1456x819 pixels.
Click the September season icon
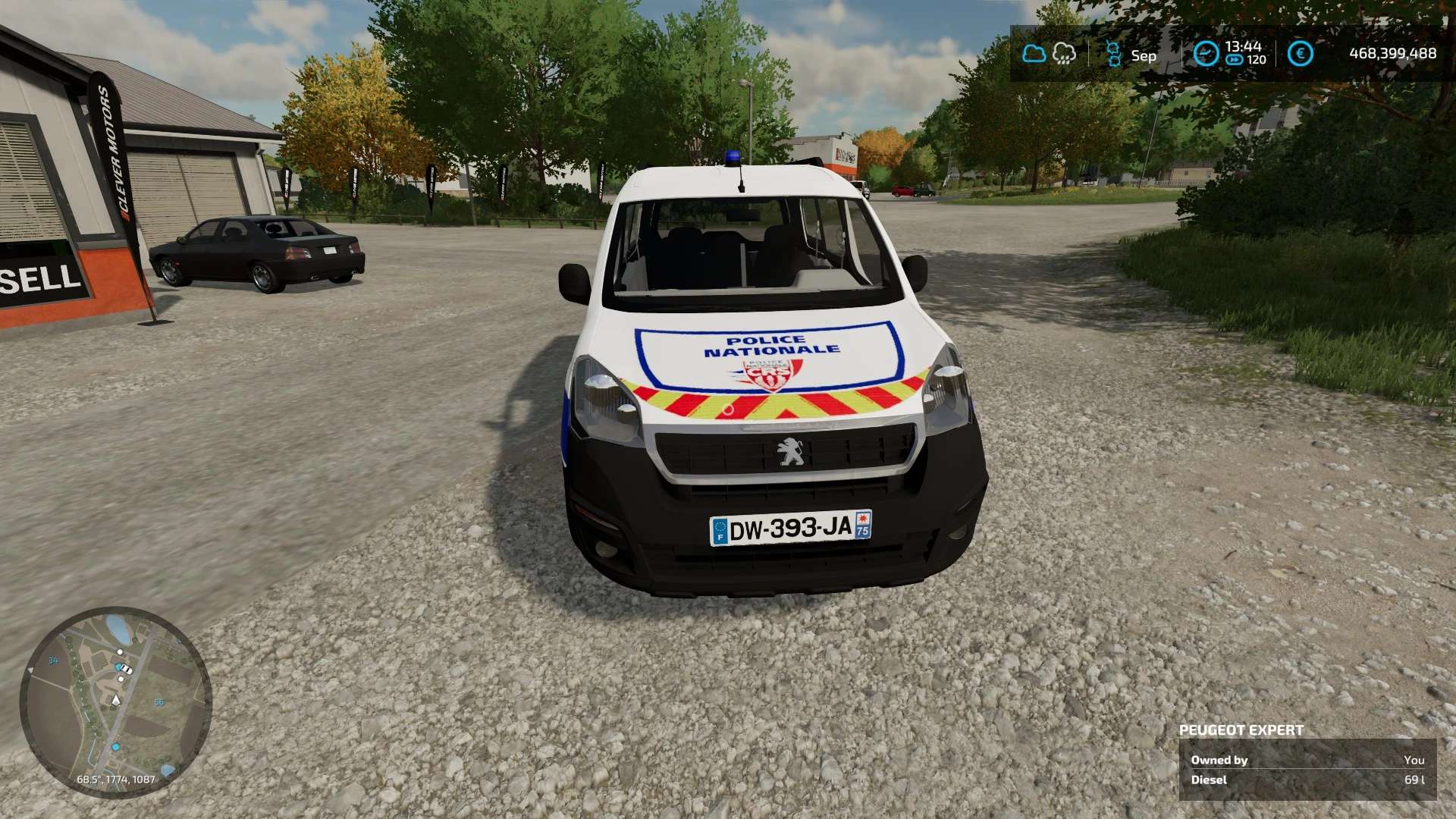pos(1113,54)
